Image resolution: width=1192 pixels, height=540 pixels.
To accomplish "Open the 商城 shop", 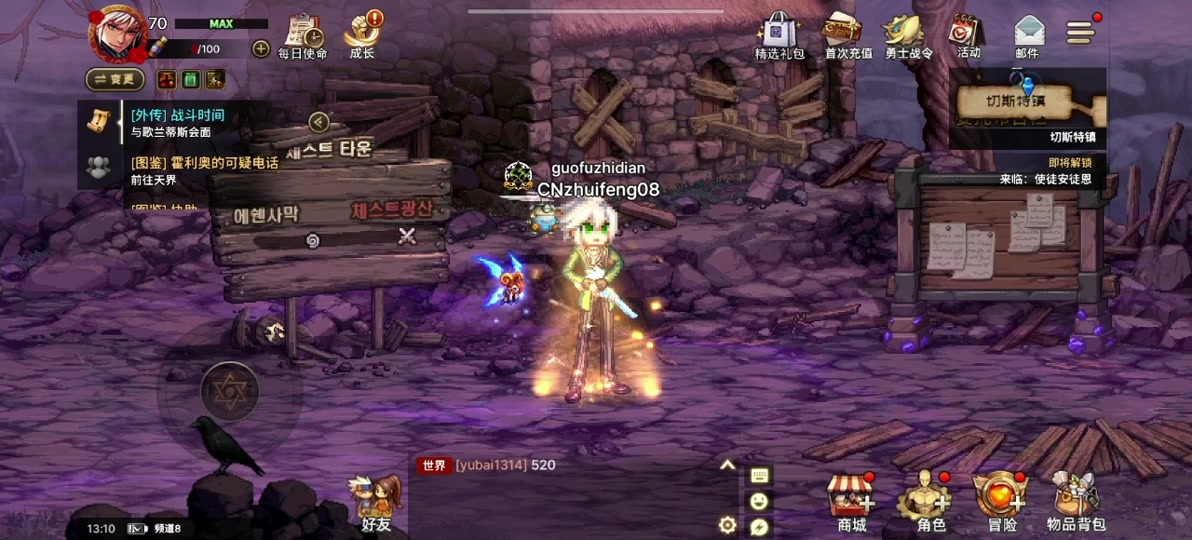I will tap(850, 500).
